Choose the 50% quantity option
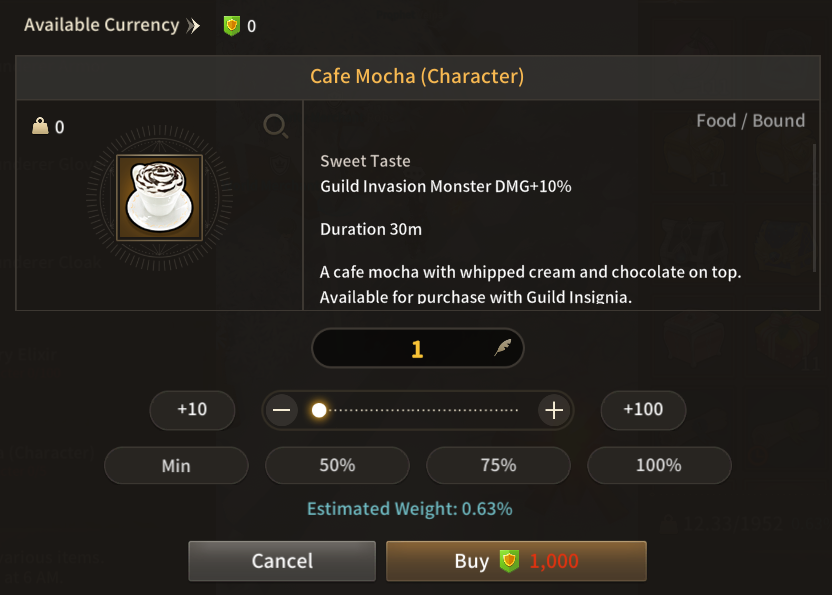 [x=337, y=465]
